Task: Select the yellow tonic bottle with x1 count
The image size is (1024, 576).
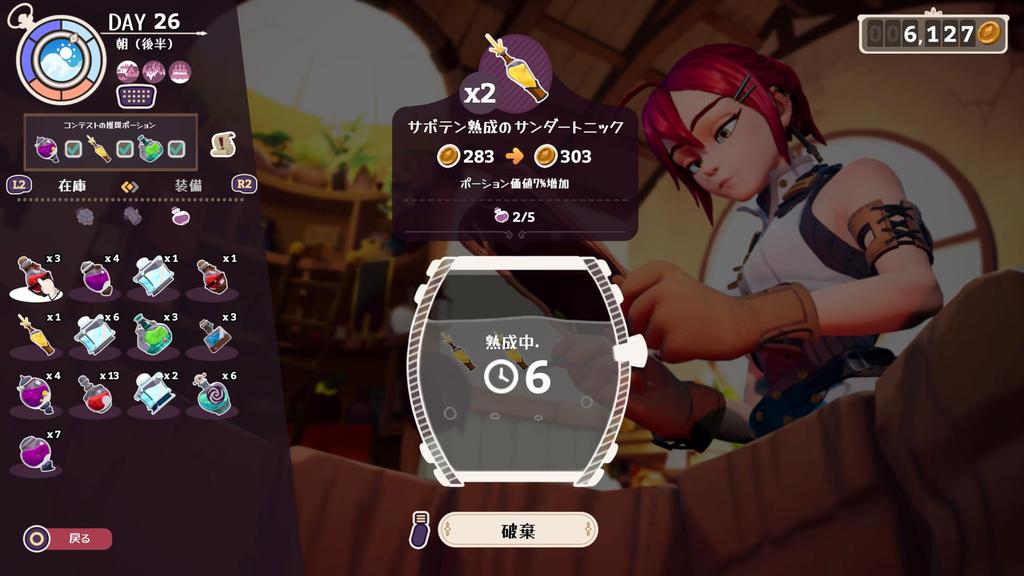Action: point(37,335)
